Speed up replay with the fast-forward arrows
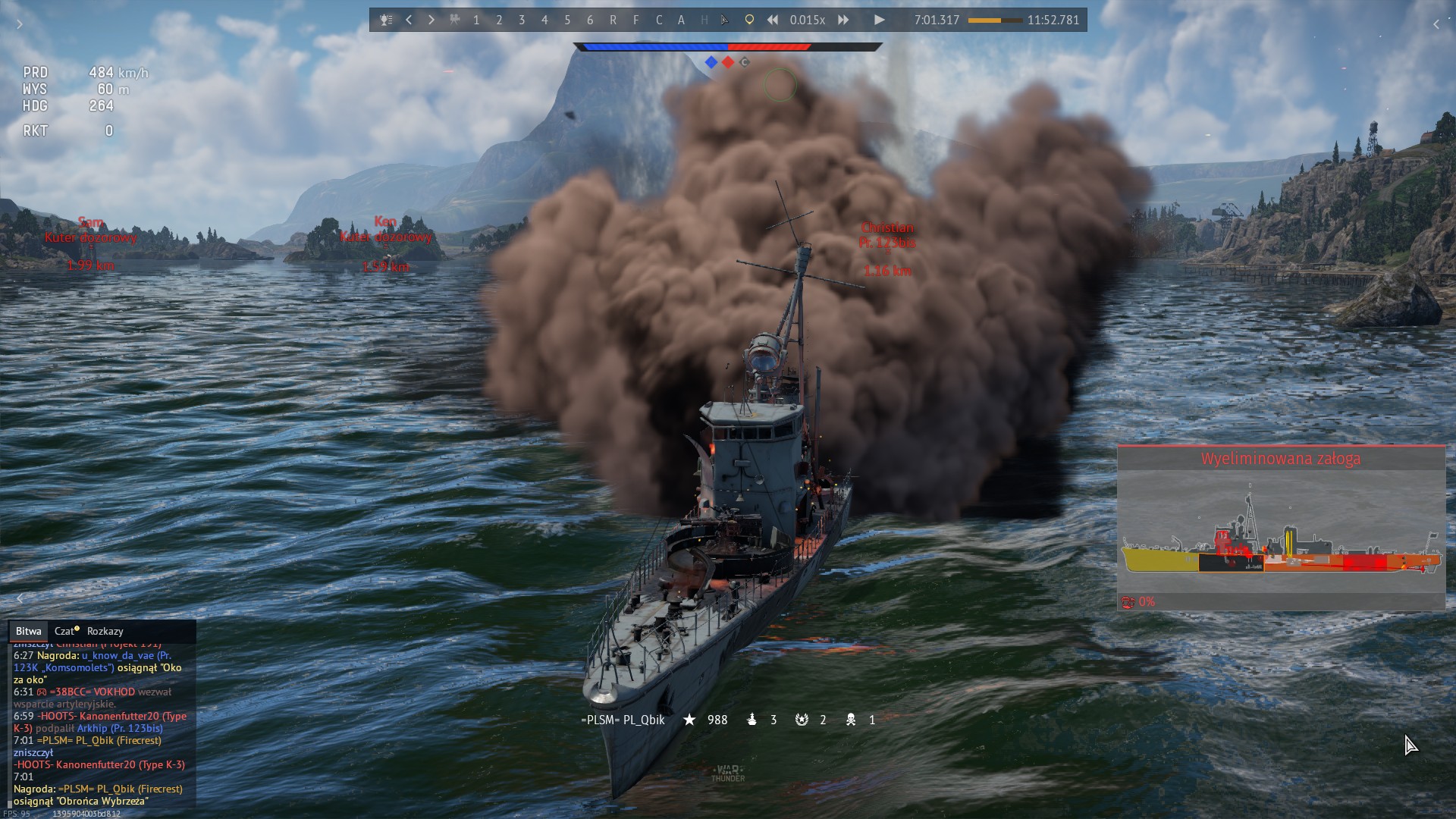This screenshot has width=1456, height=819. point(843,20)
